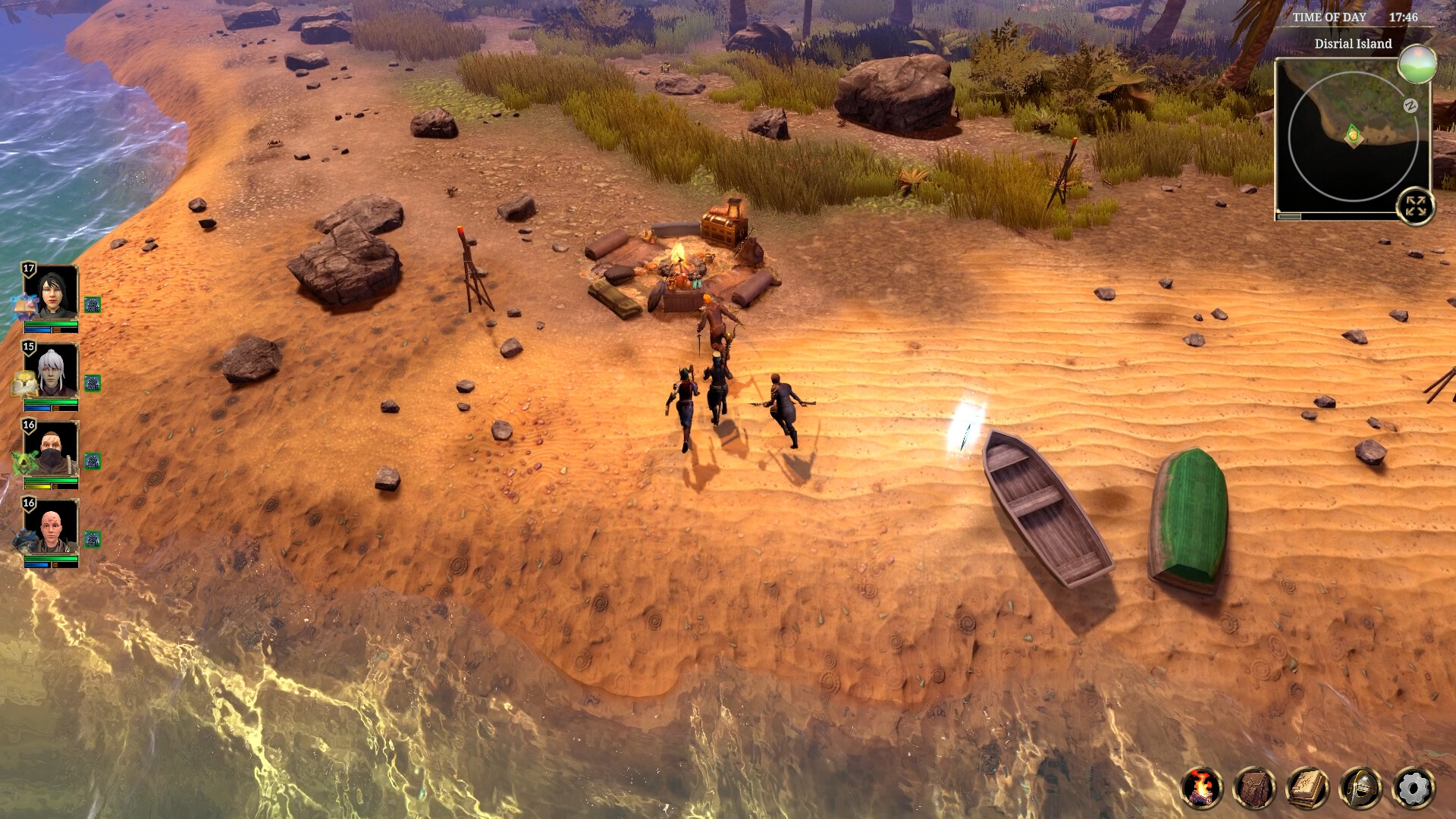Click the day/night indicator above the minimap

coord(1417,65)
